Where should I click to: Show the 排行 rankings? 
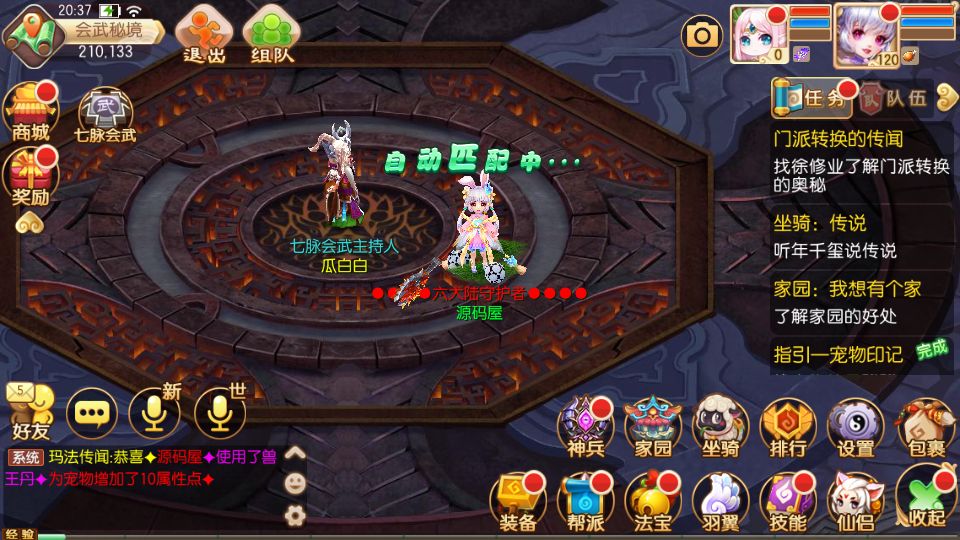point(789,427)
